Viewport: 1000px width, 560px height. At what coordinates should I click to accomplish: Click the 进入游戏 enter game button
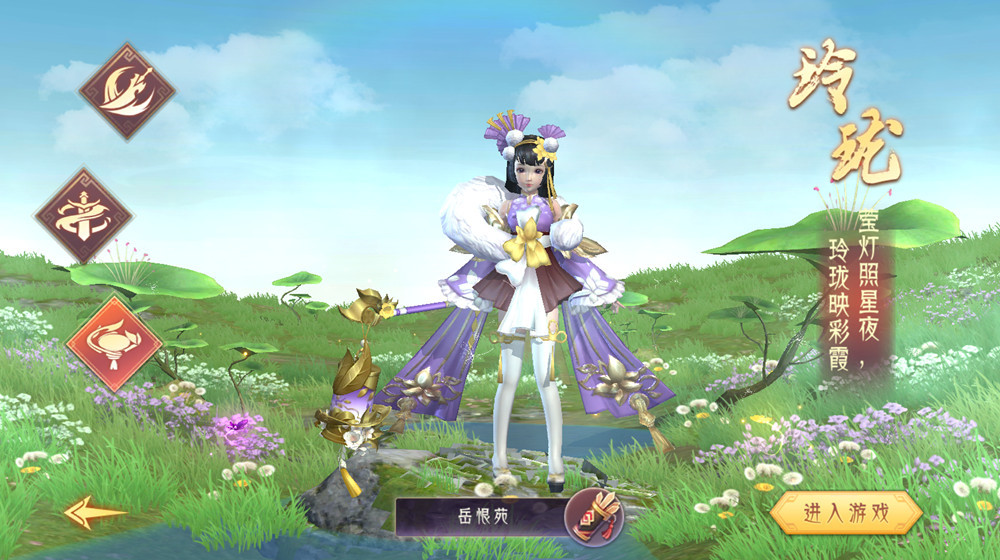tap(845, 513)
